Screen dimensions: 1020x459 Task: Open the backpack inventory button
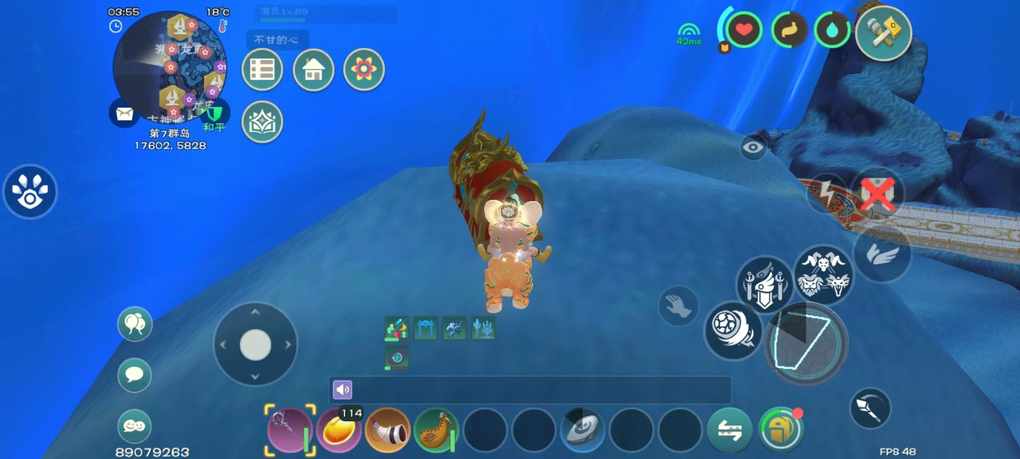click(x=781, y=430)
